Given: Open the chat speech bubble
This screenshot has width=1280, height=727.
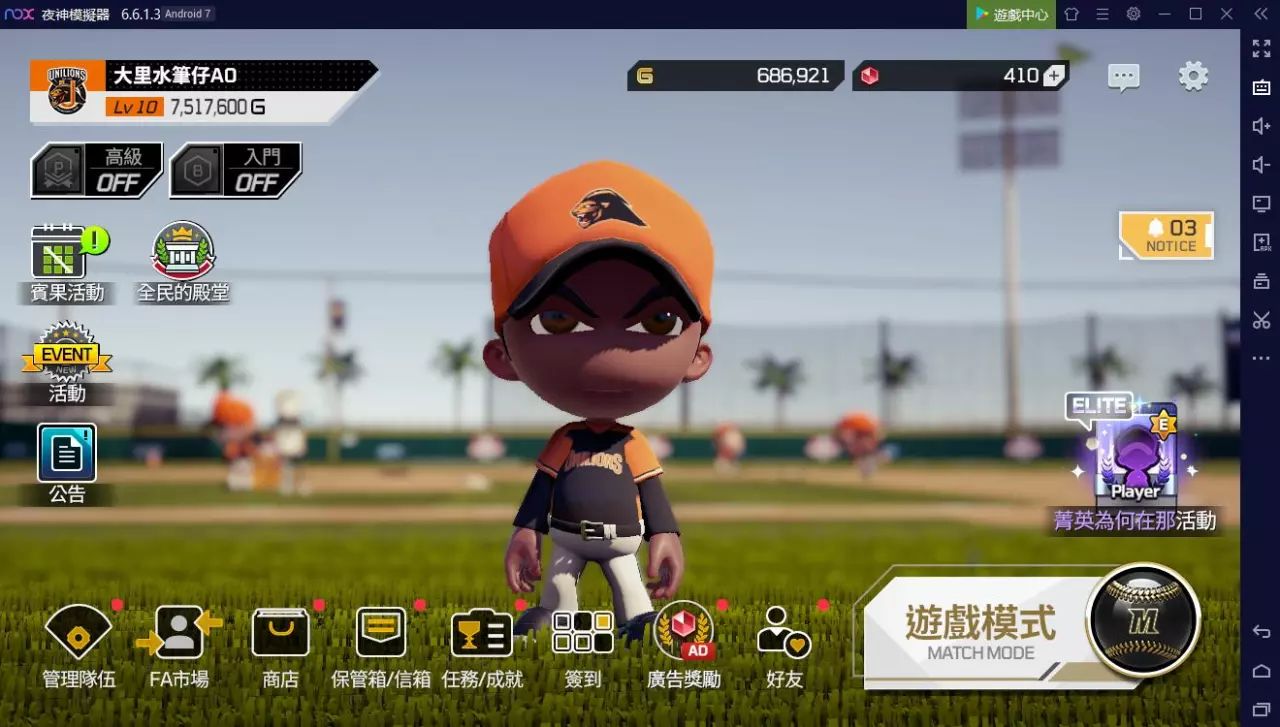Looking at the screenshot, I should pyautogui.click(x=1124, y=77).
